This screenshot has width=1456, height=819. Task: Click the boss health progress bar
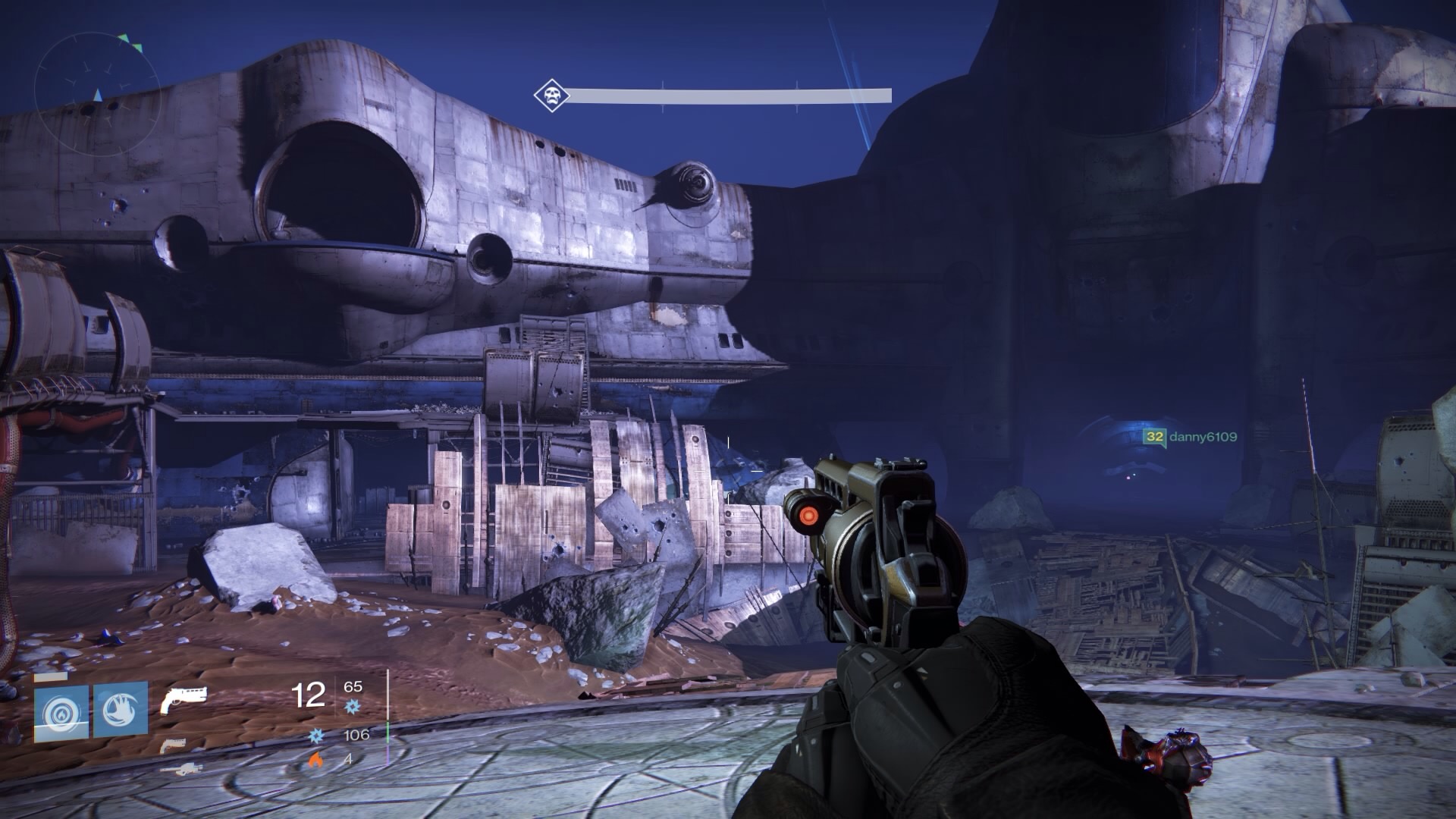click(728, 95)
